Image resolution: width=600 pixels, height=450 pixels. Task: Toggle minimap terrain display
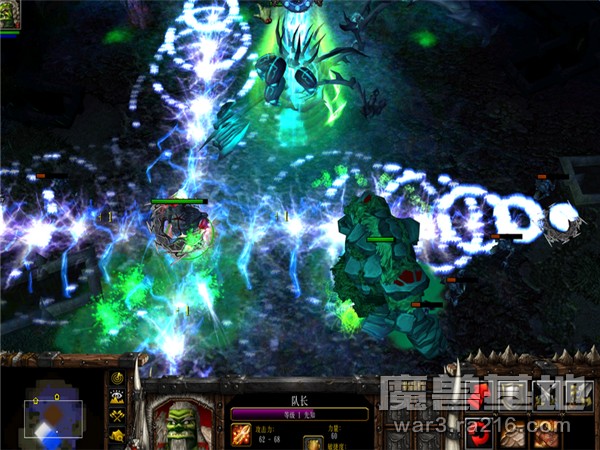coord(117,397)
